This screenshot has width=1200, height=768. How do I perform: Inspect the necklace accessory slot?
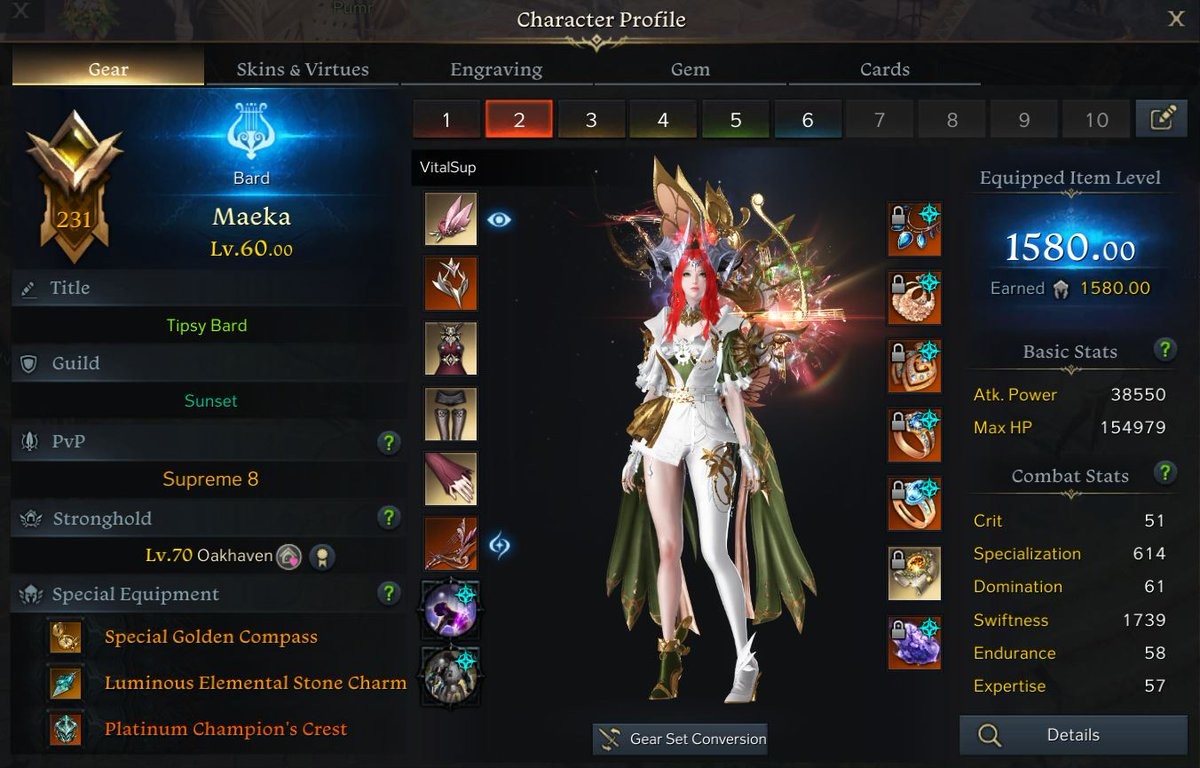914,229
